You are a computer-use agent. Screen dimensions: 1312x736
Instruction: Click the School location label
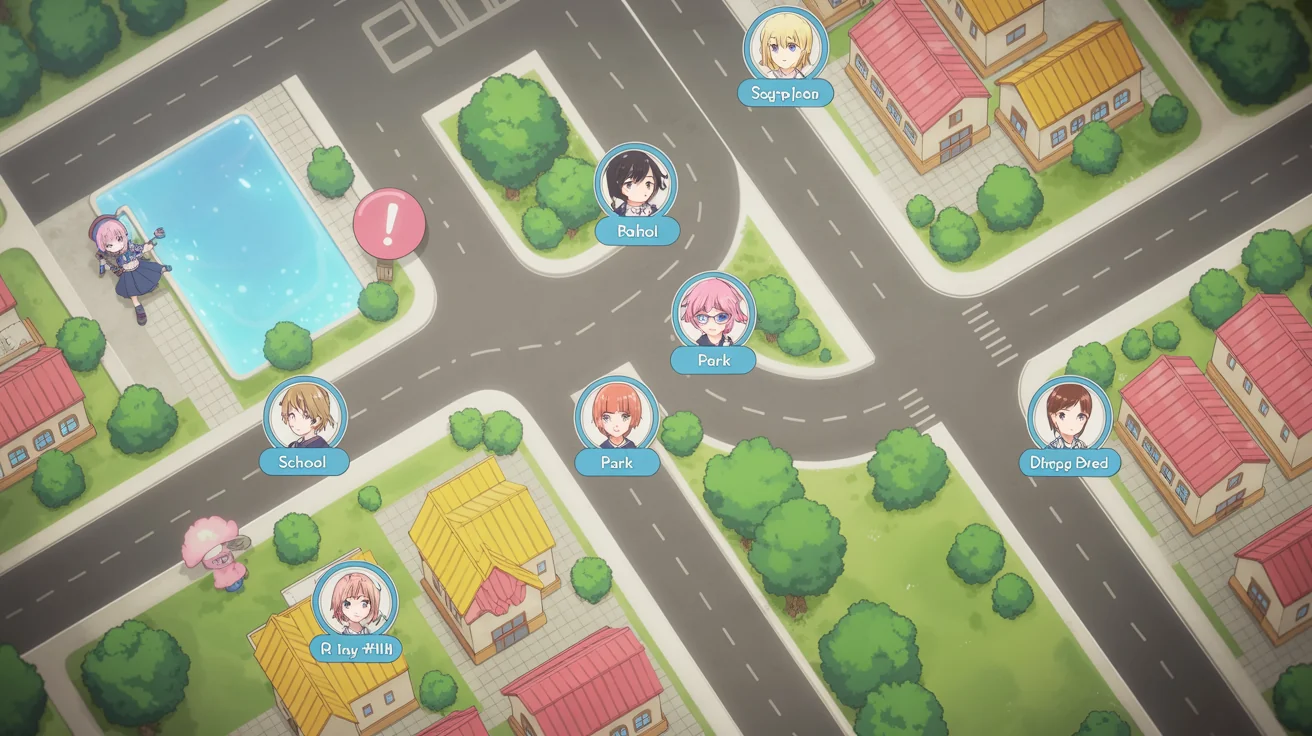click(303, 462)
